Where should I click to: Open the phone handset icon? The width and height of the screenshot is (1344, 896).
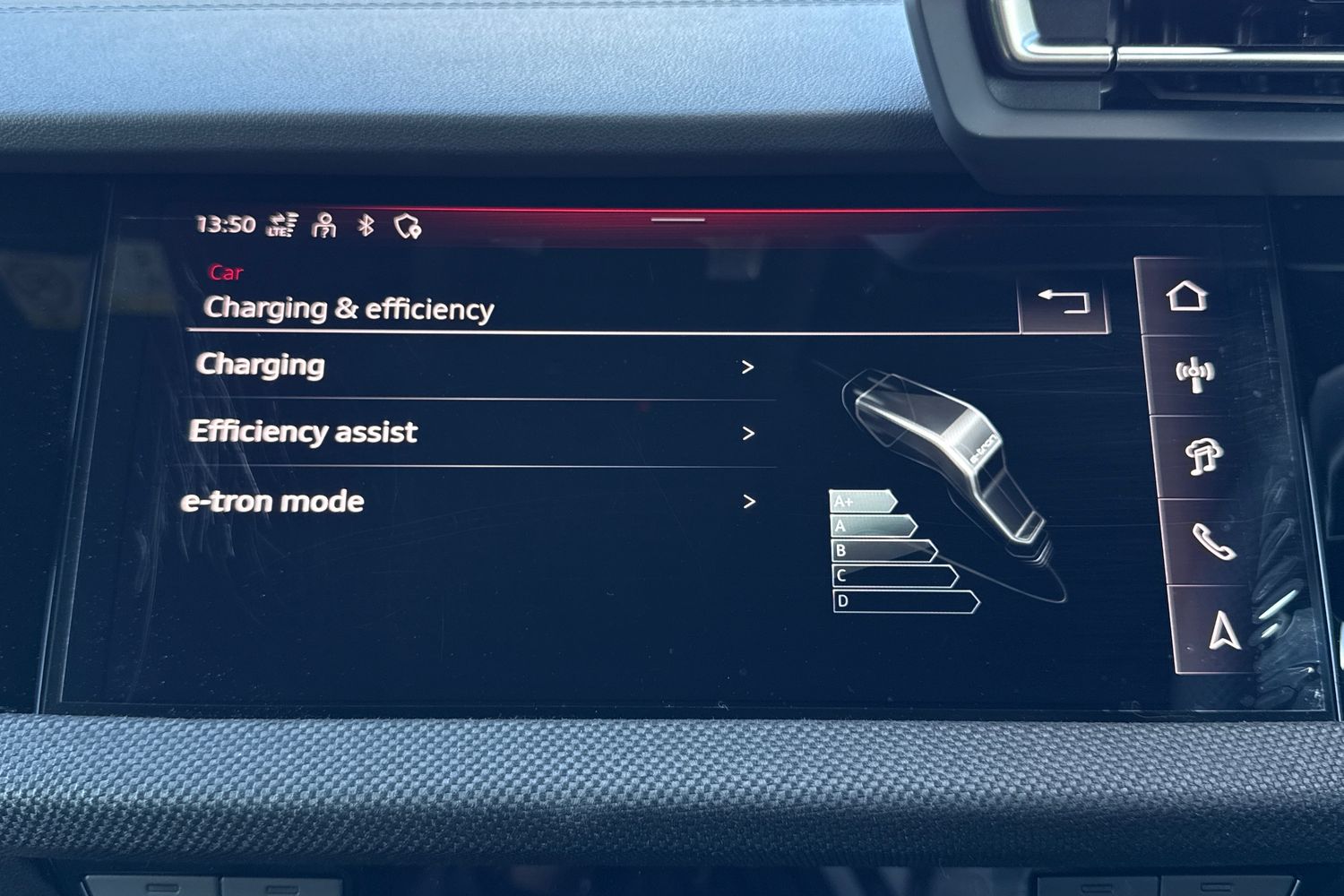click(1212, 542)
